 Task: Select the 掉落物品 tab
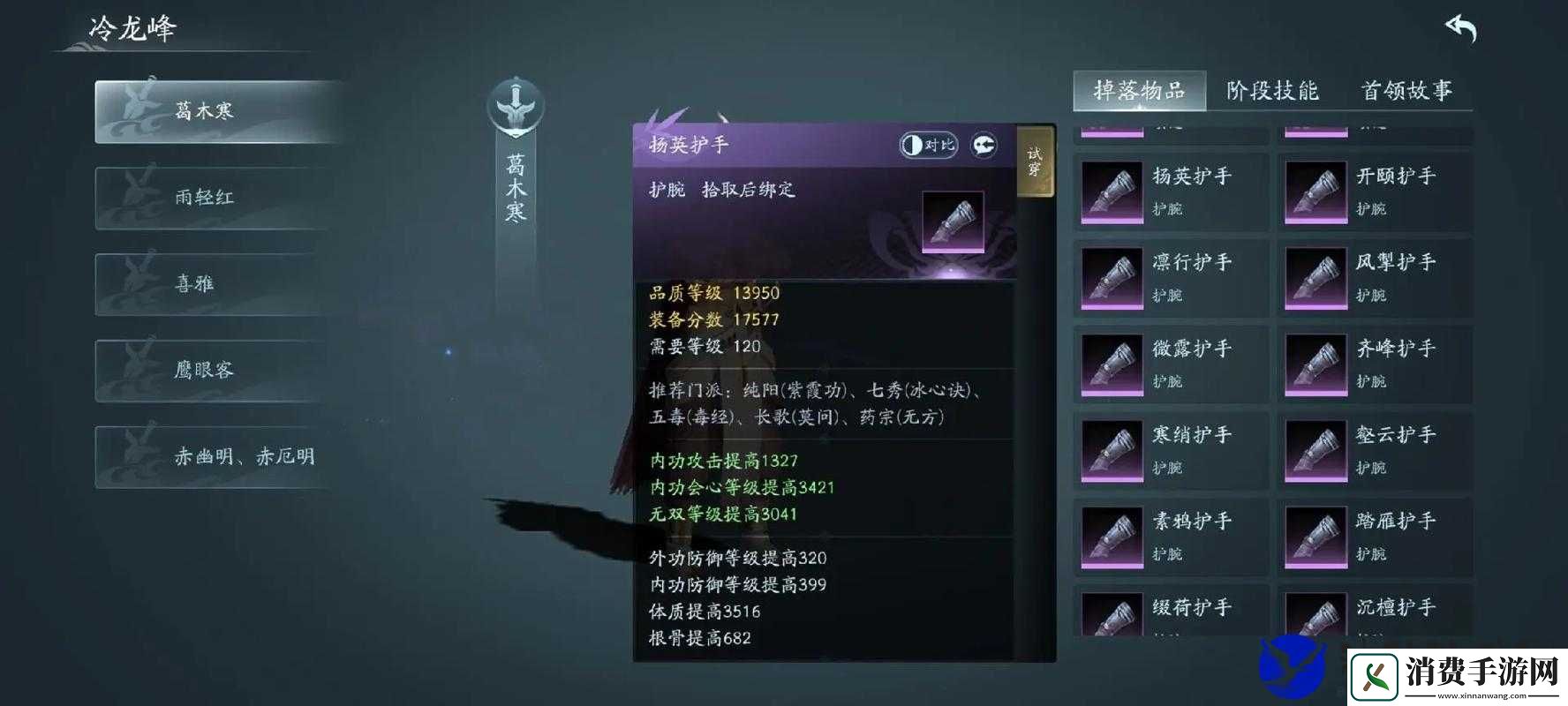pyautogui.click(x=1139, y=91)
